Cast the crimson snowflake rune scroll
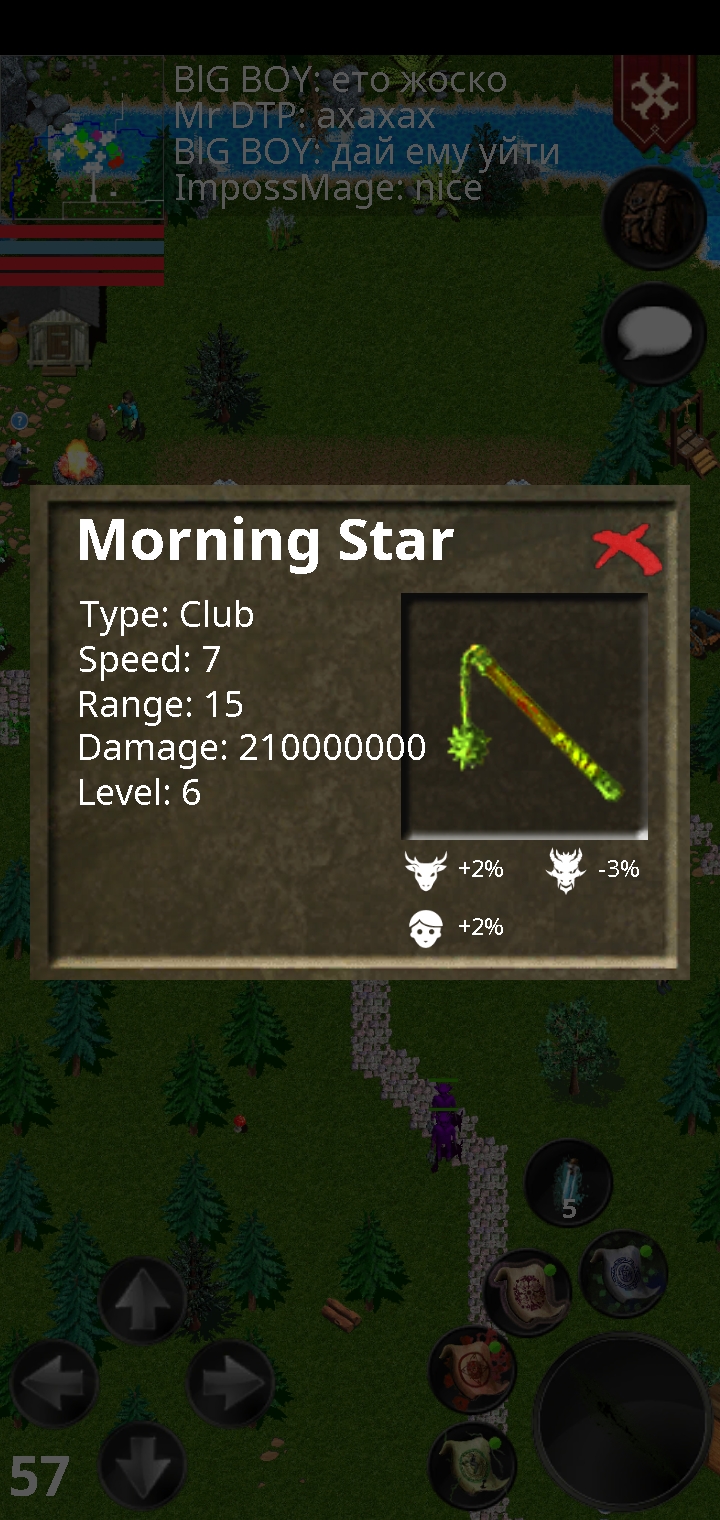This screenshot has height=1520, width=720. click(527, 1292)
